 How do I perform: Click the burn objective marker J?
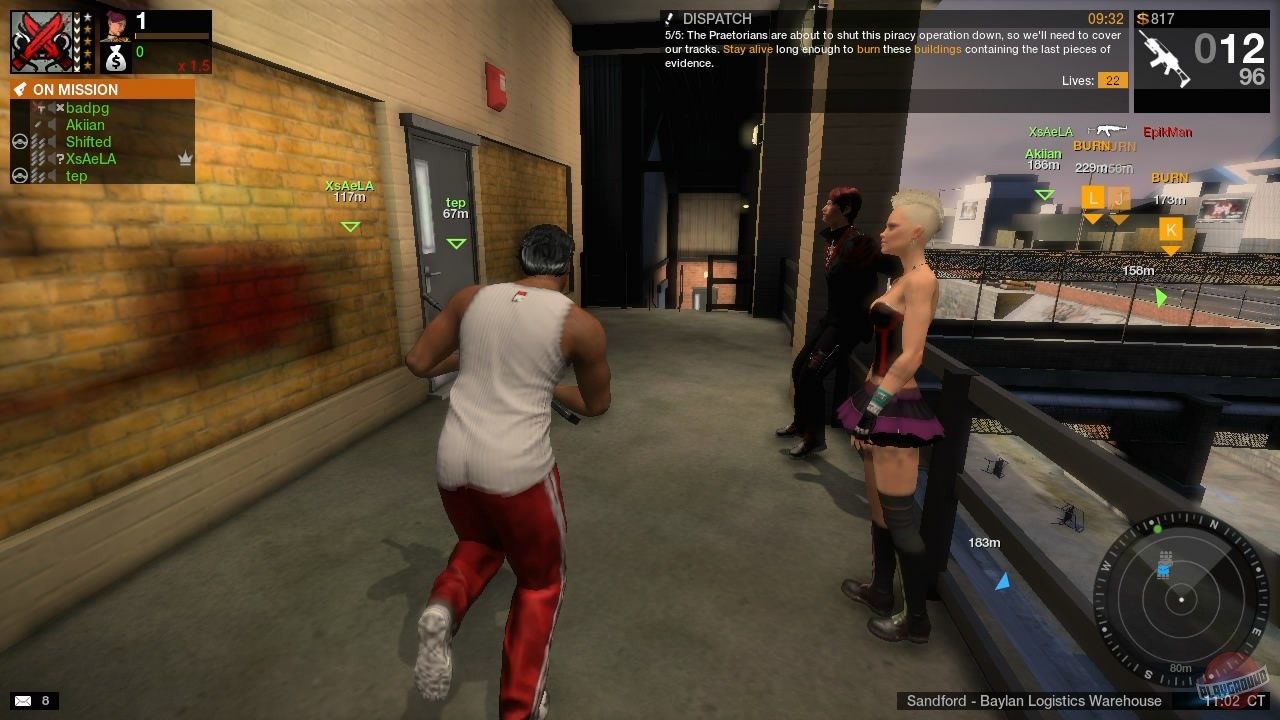[x=1118, y=200]
